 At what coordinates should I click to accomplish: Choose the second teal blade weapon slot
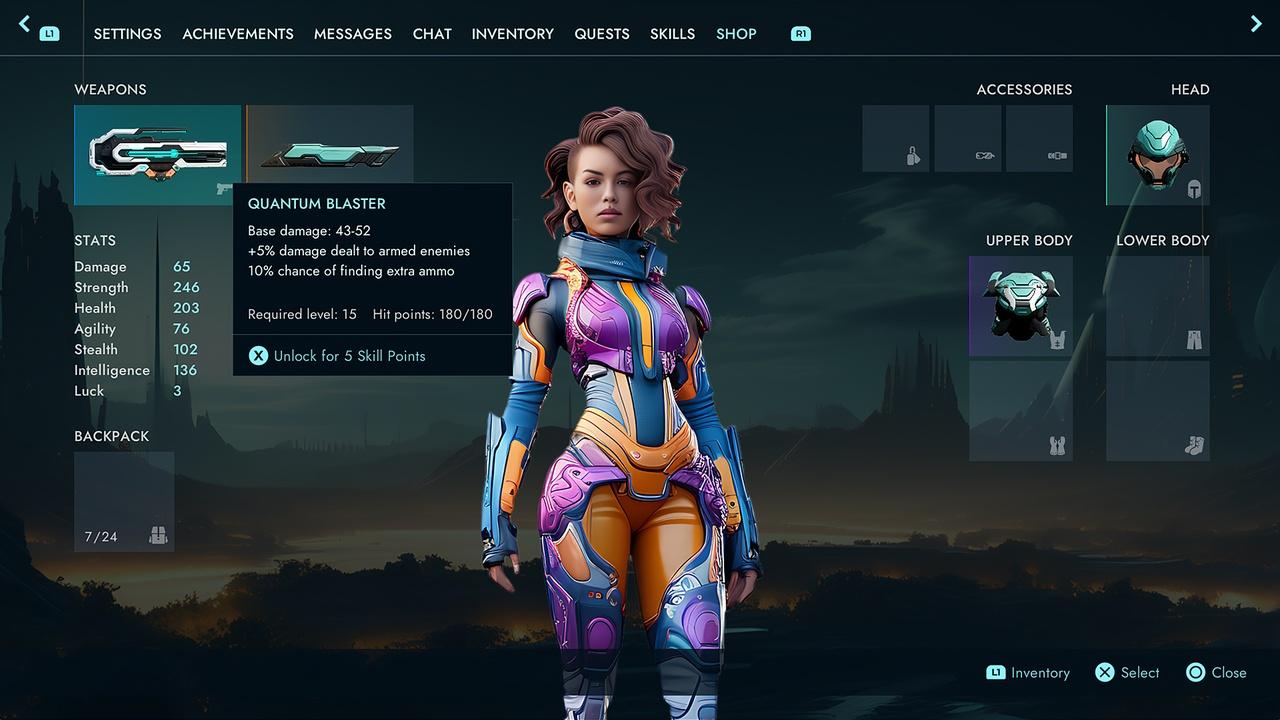coord(330,145)
